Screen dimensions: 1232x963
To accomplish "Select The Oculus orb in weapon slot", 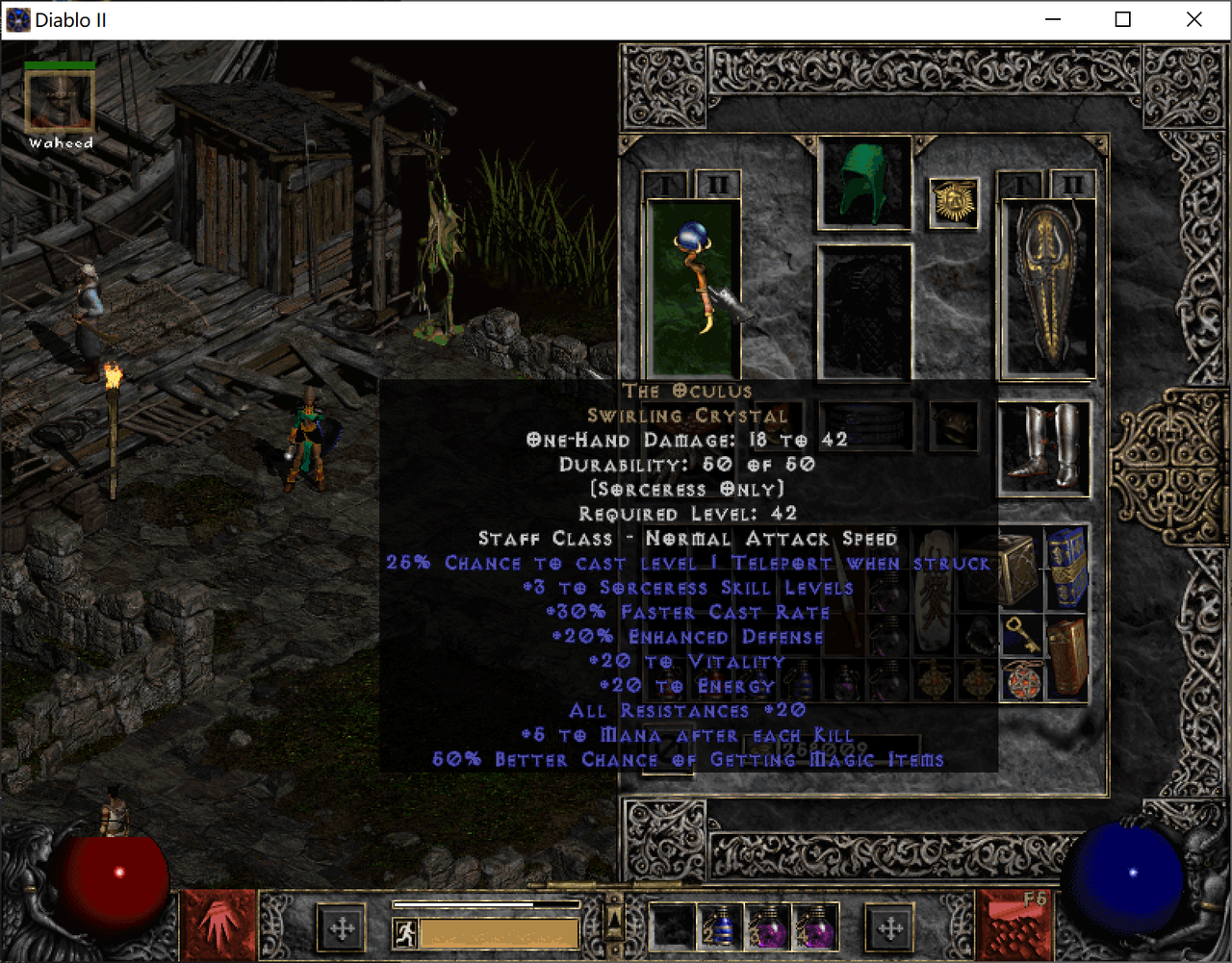I will (694, 287).
